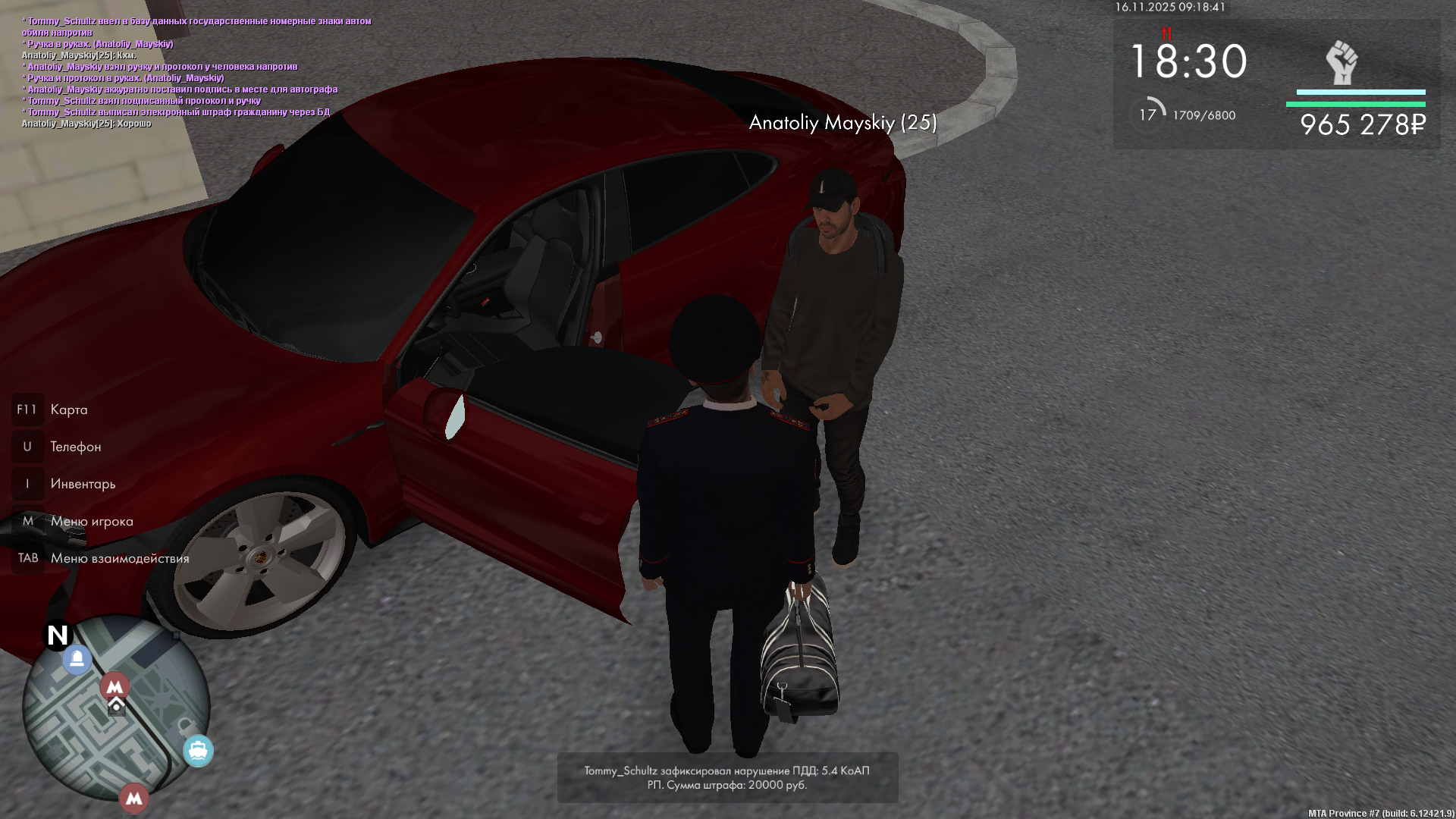Select the fist weapon icon
The image size is (1456, 819).
[x=1341, y=63]
